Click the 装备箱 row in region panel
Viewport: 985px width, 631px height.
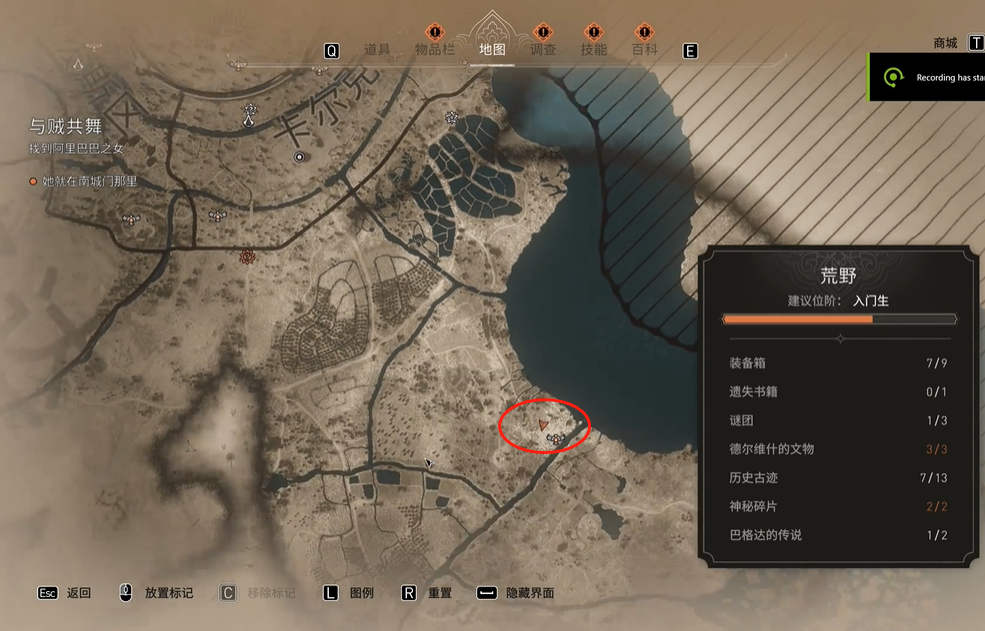[x=838, y=363]
